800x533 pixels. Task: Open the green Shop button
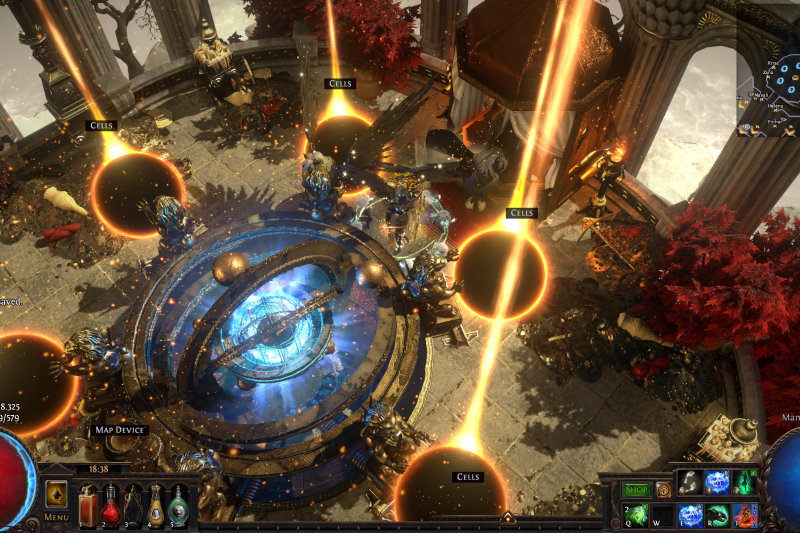(x=636, y=490)
